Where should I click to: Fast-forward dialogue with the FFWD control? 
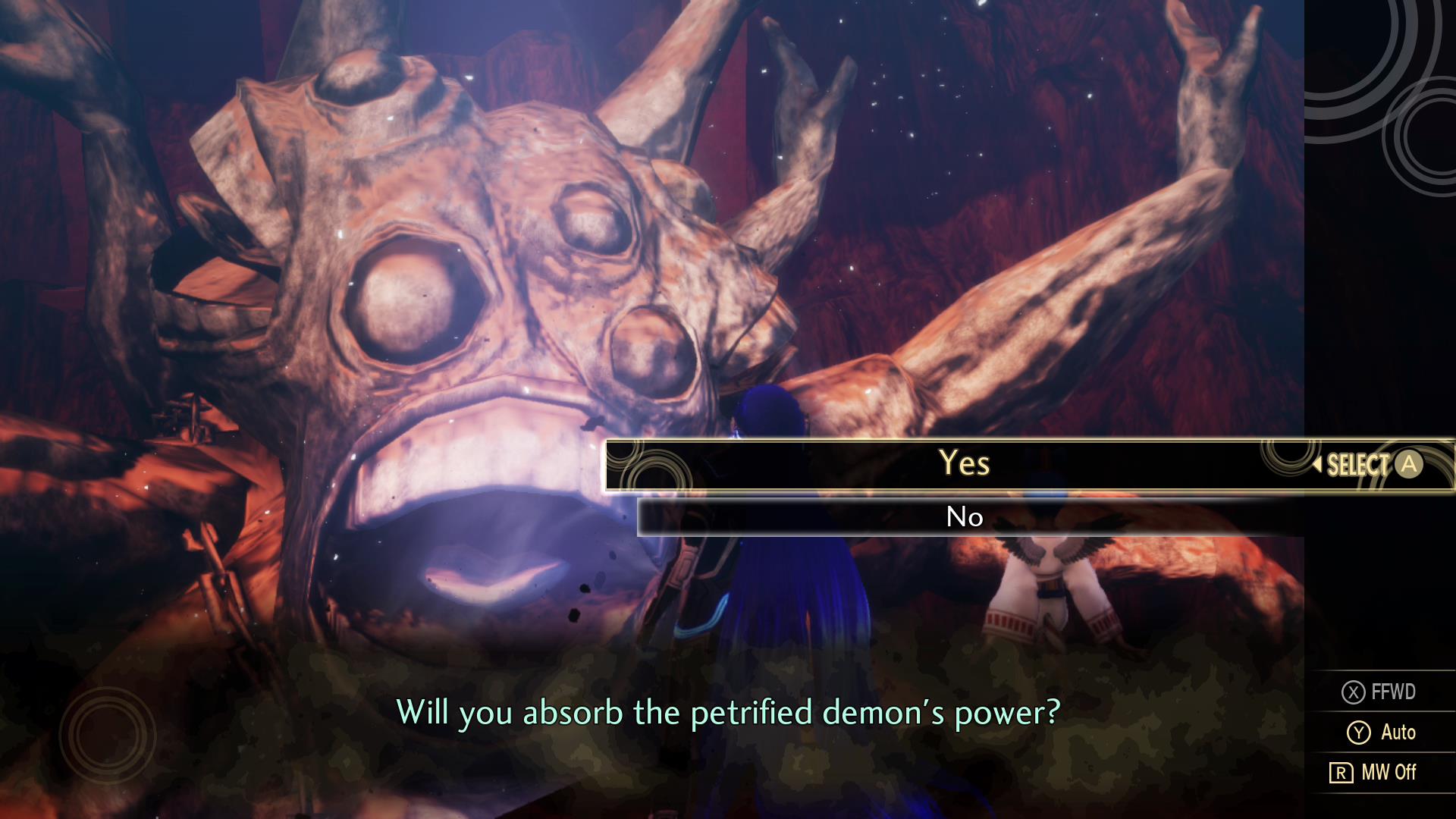pyautogui.click(x=1379, y=692)
